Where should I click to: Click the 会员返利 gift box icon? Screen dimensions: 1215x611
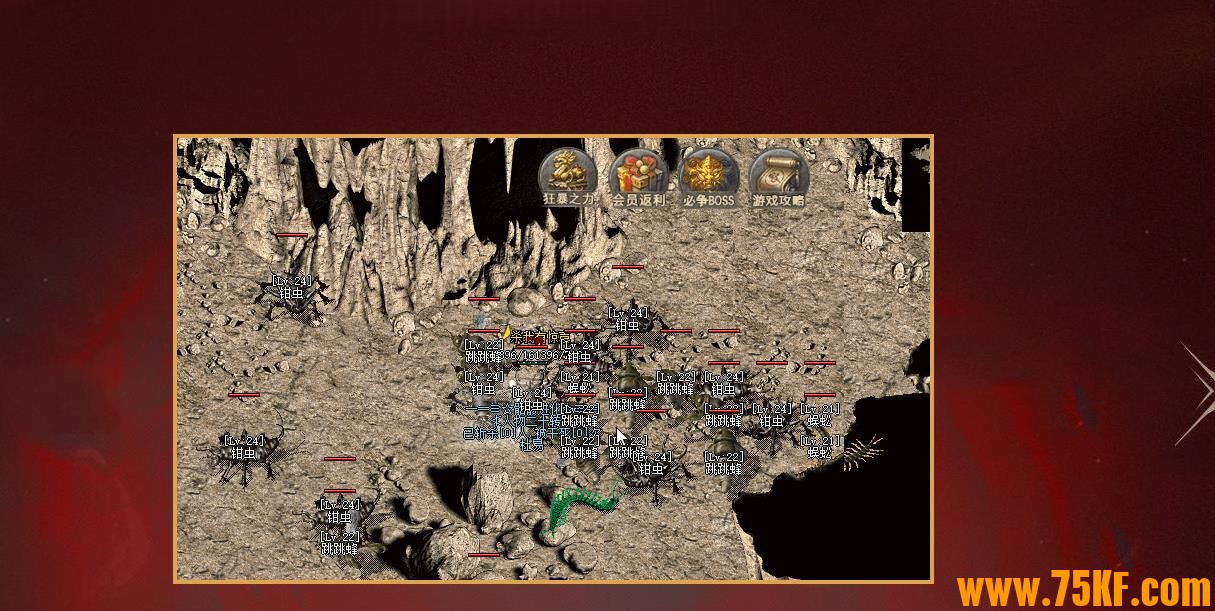pos(638,175)
